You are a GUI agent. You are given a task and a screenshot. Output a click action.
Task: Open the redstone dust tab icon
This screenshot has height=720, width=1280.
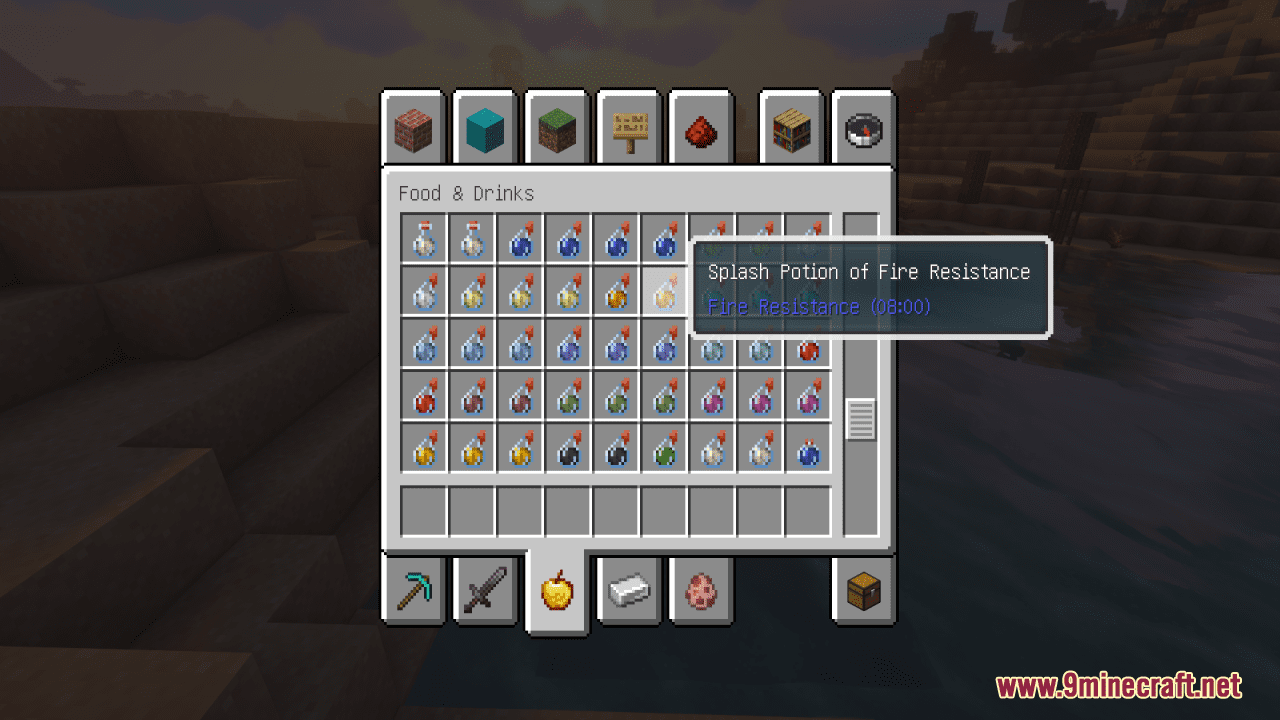(x=700, y=128)
